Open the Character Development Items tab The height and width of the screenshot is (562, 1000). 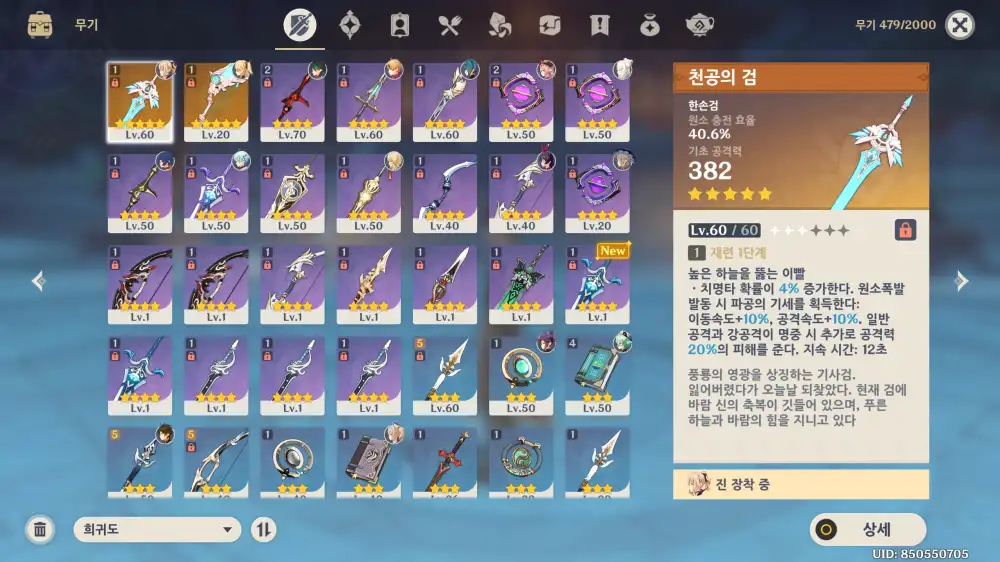pos(400,25)
